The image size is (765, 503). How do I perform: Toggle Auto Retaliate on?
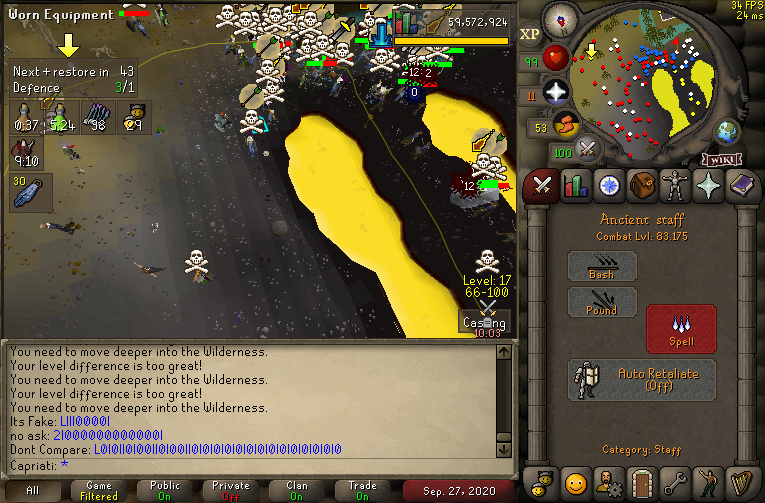point(640,380)
